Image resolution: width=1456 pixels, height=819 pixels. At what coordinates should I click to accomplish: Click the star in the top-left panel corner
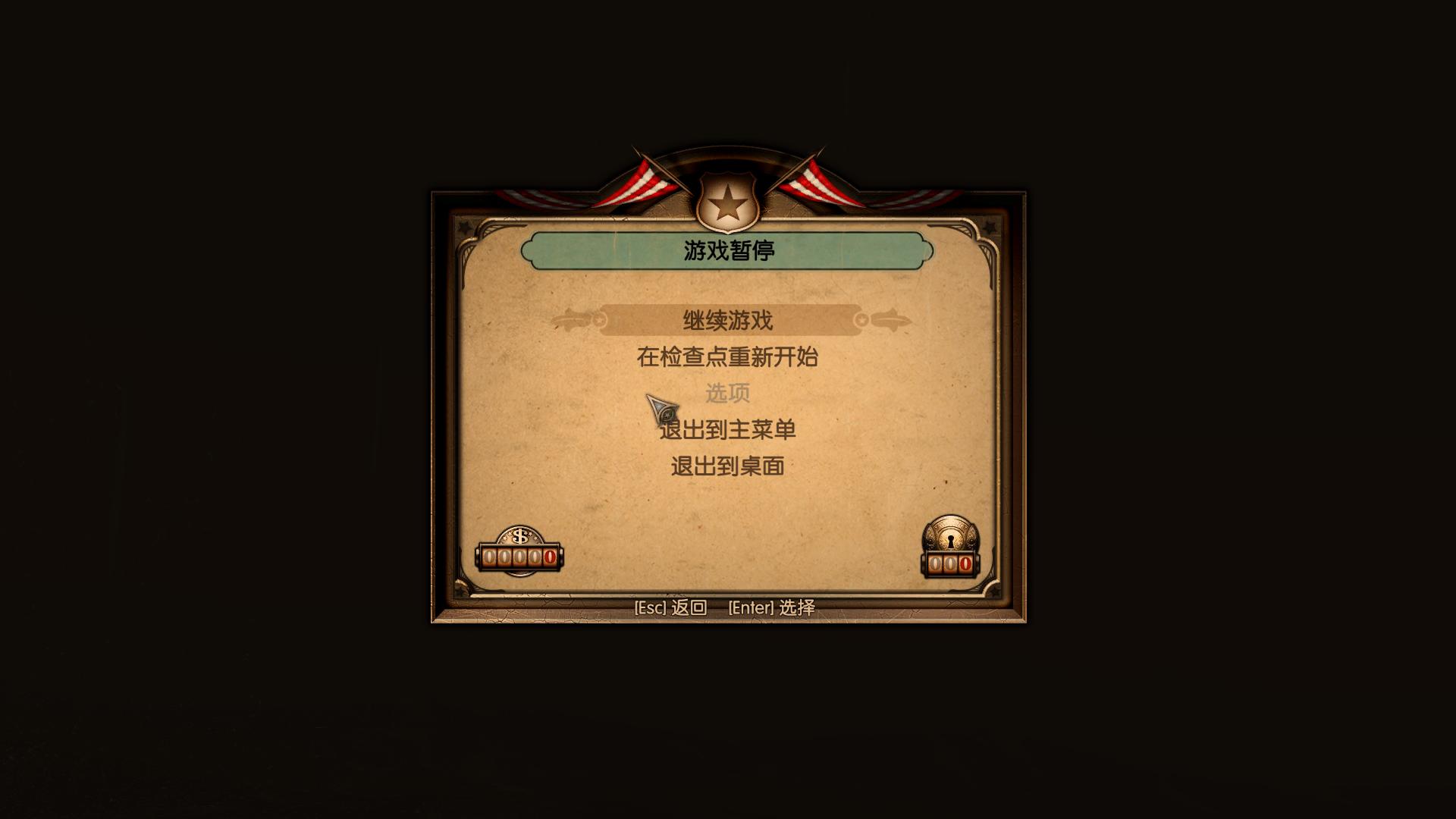467,226
